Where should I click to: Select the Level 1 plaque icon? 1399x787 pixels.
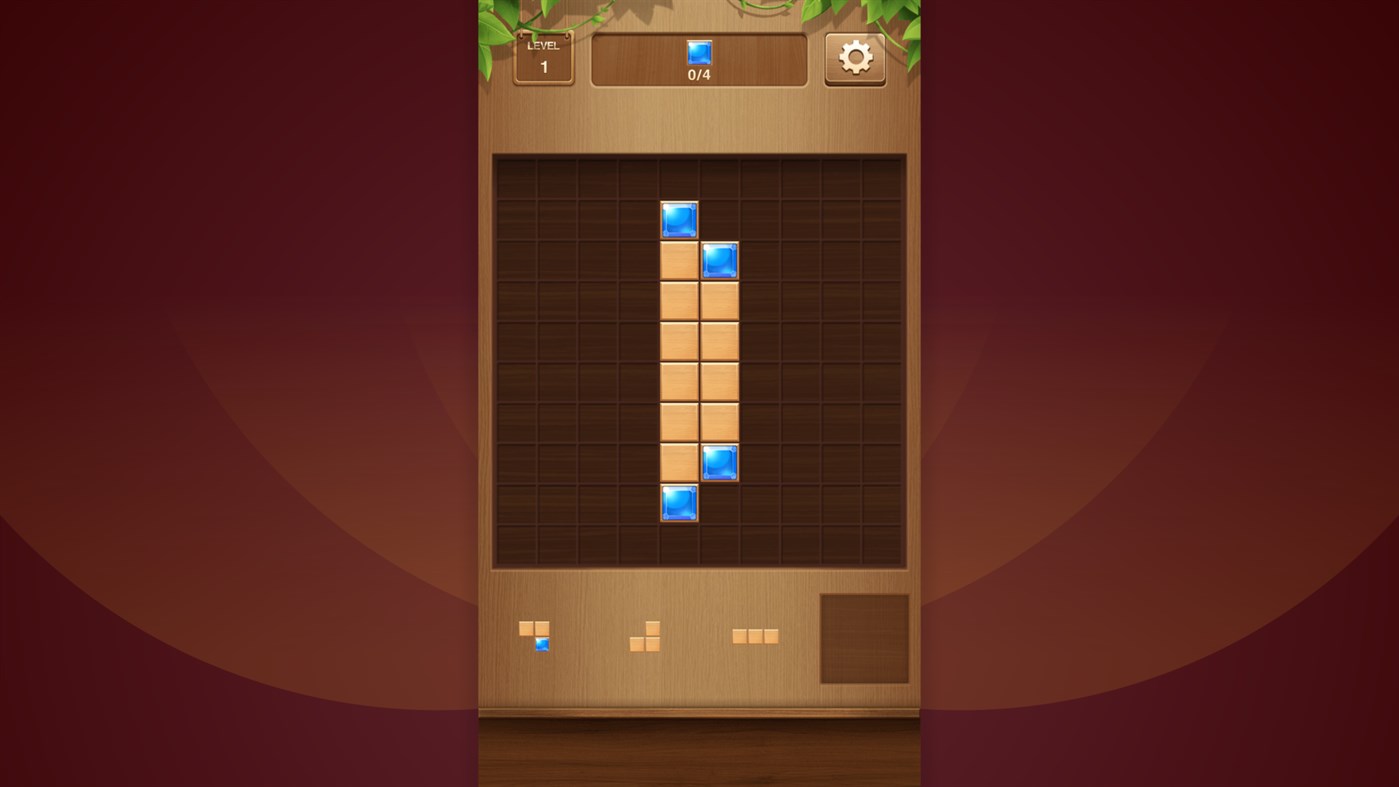(543, 60)
